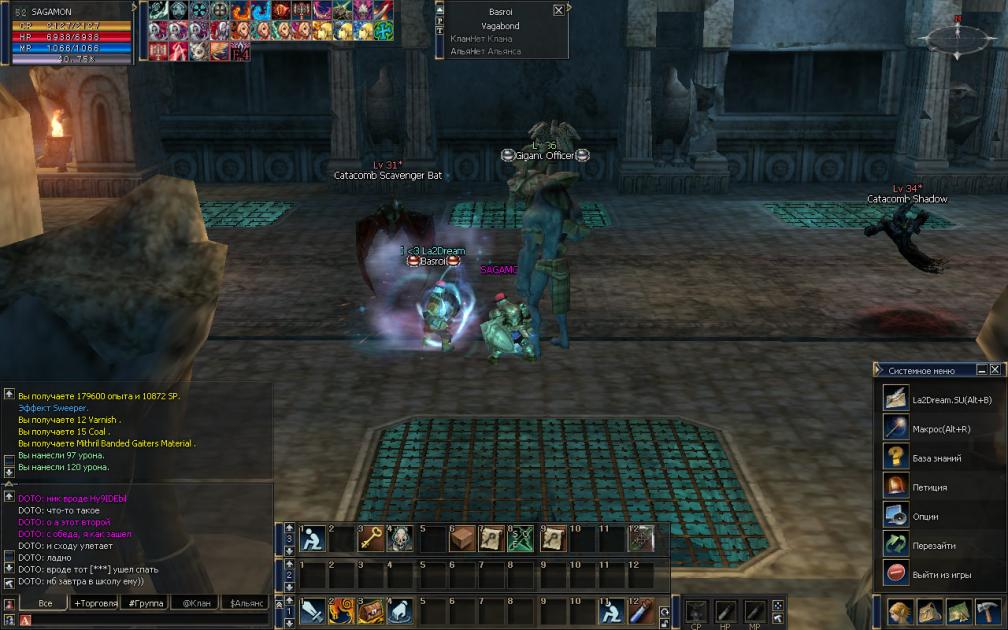1008x630 pixels.
Task: Minimize the Системное меню window
Action: [982, 370]
